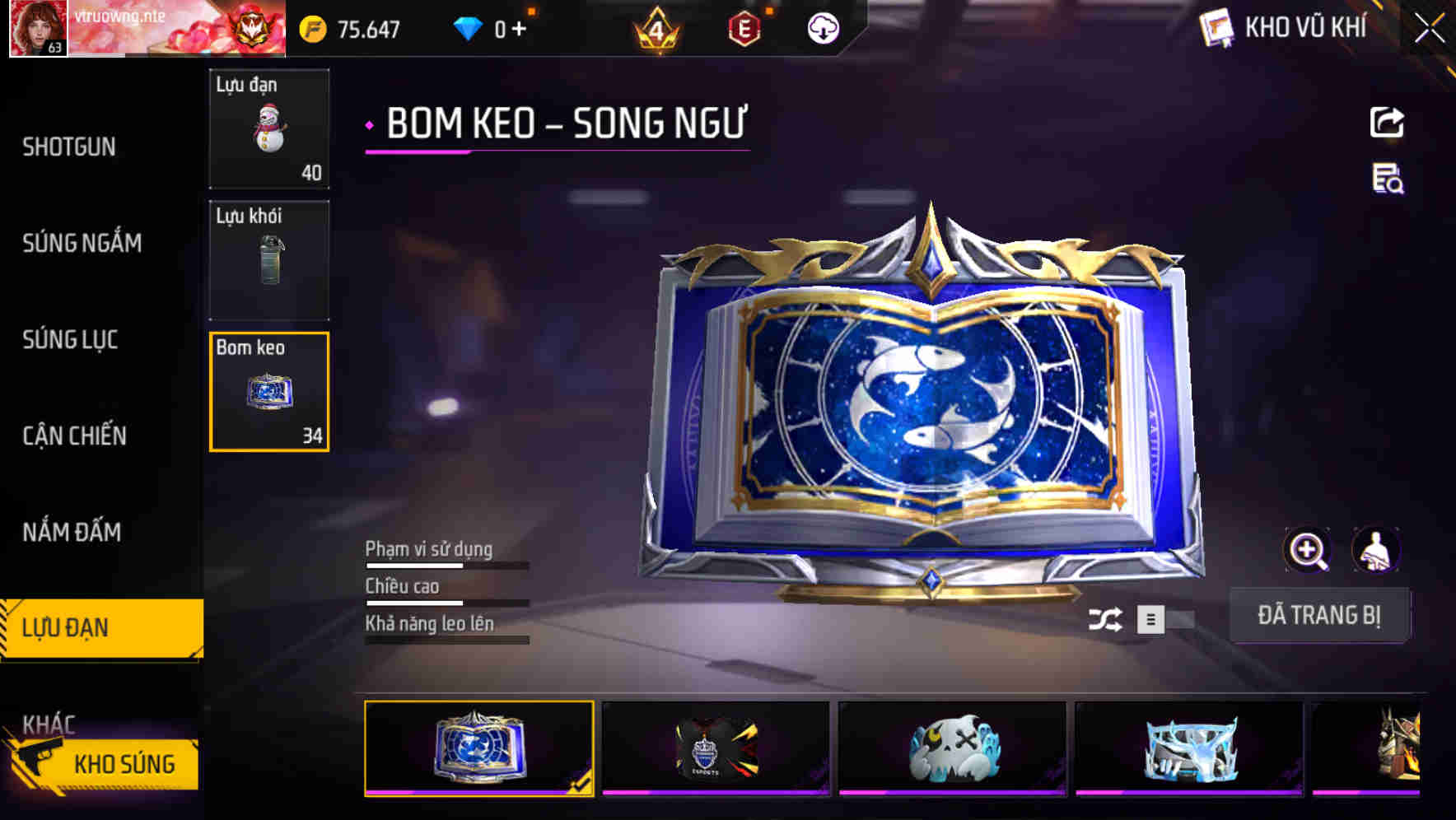
Task: Click the download cloud icon in the top bar
Action: coord(823,28)
